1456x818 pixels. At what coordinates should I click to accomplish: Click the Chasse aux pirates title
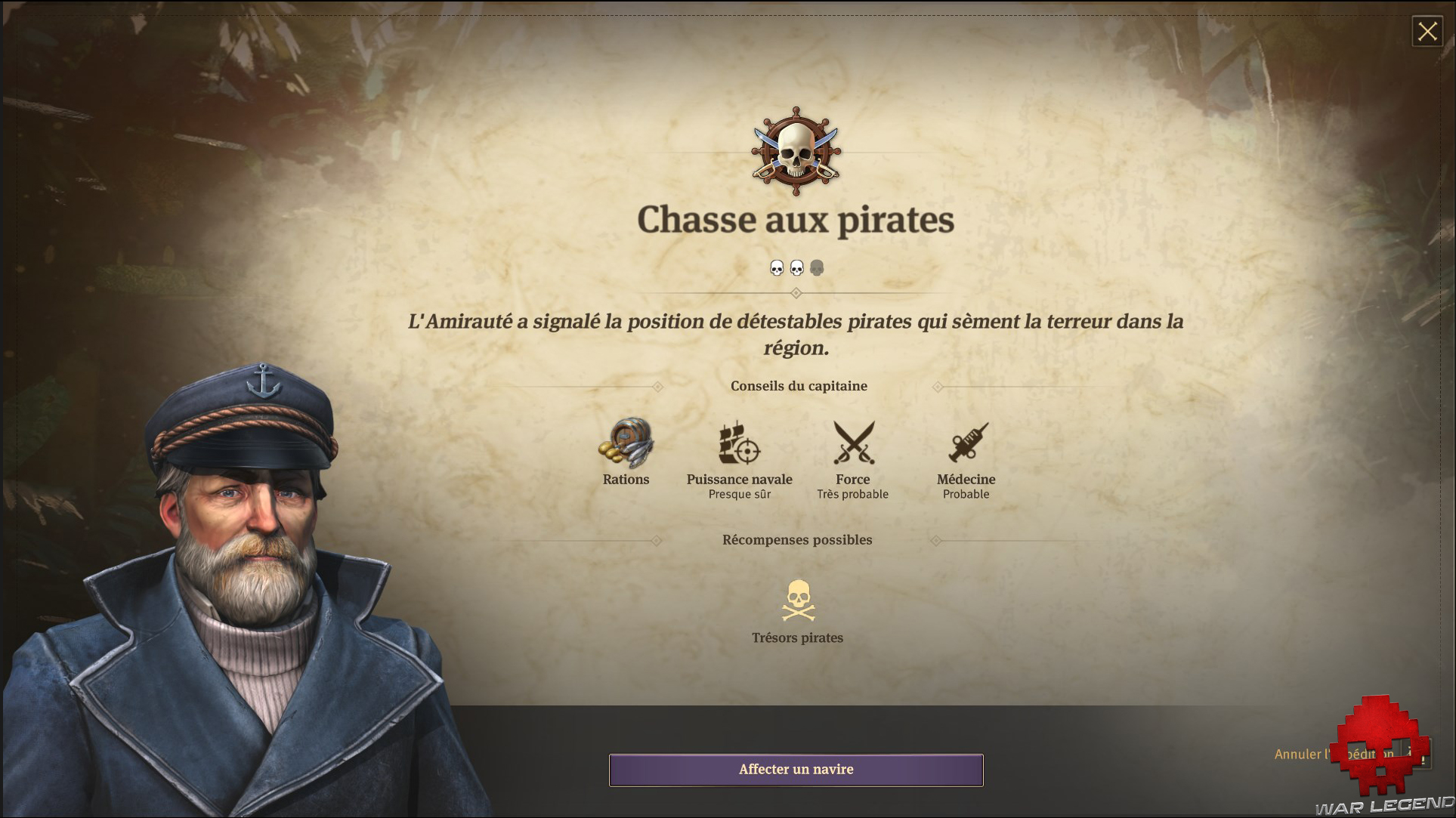click(x=796, y=220)
